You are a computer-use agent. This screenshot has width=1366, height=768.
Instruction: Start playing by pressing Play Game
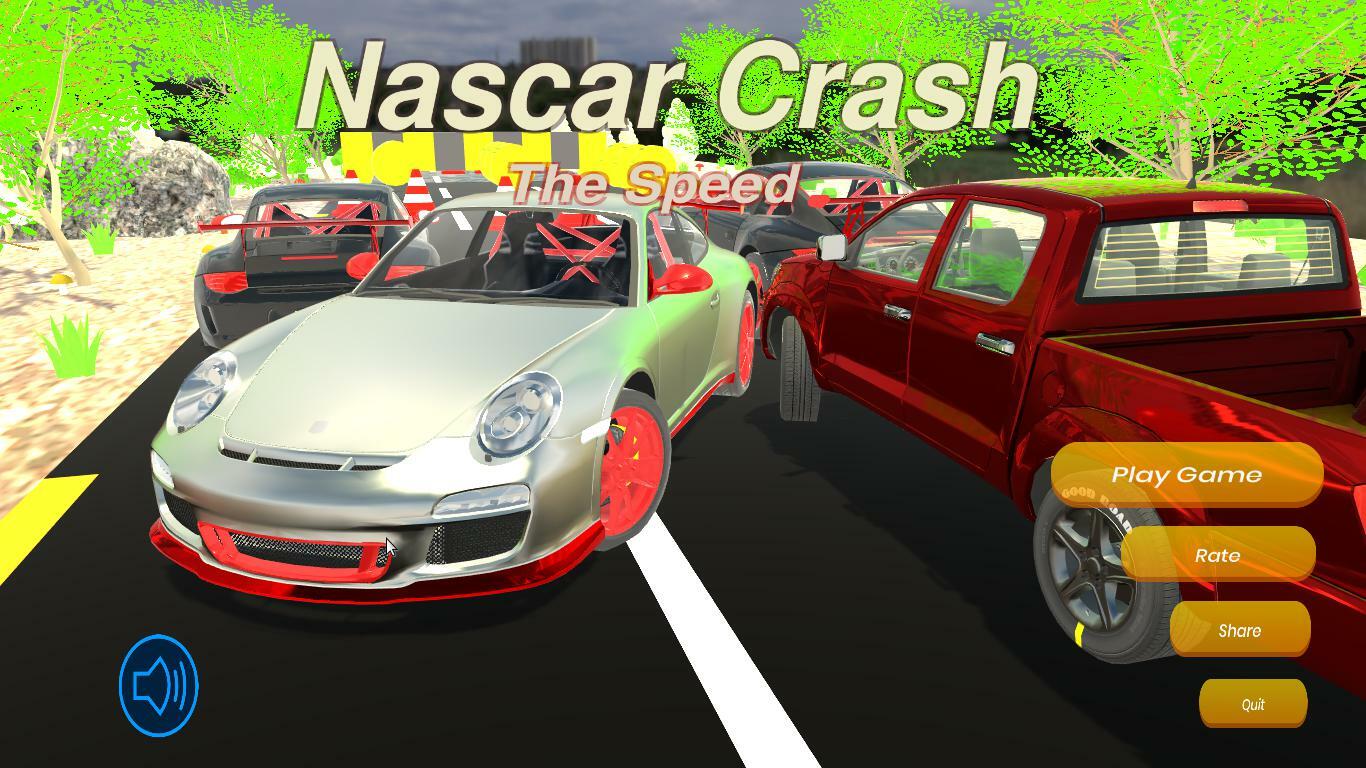point(1189,474)
